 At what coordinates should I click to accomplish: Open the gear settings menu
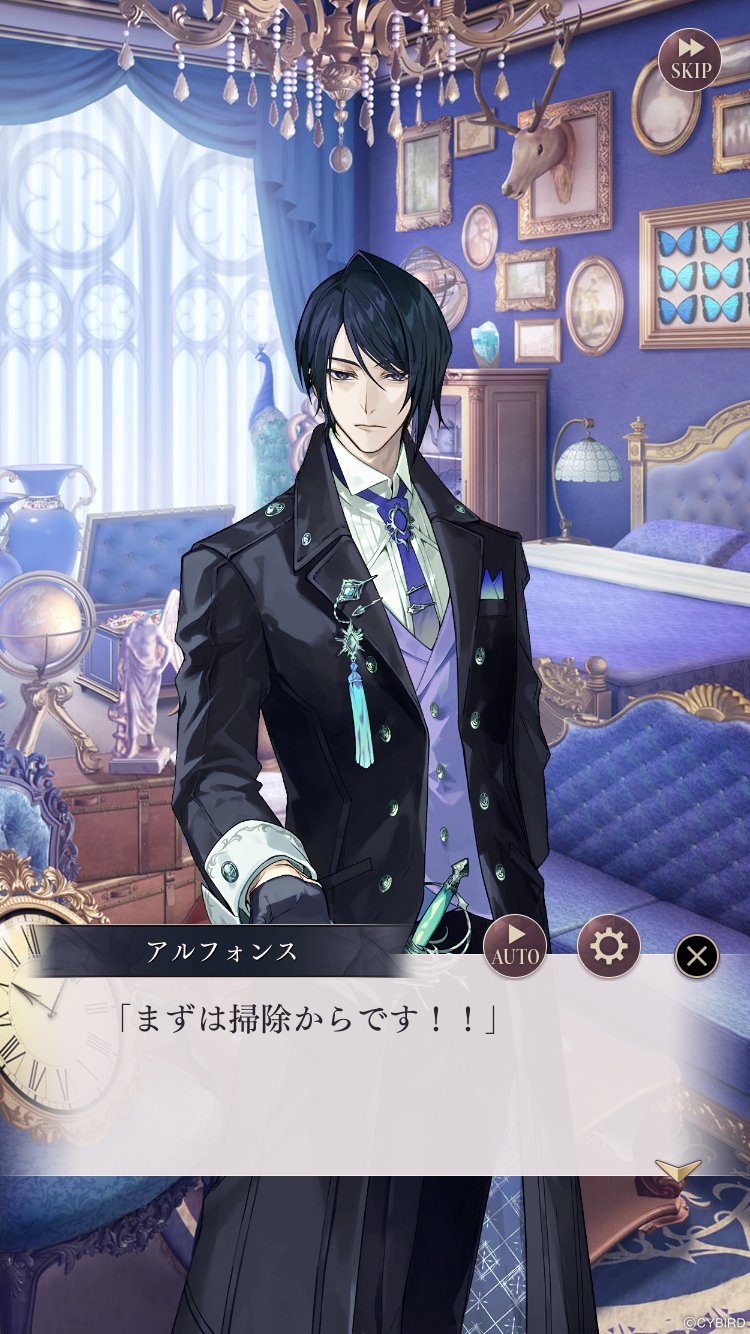point(608,945)
